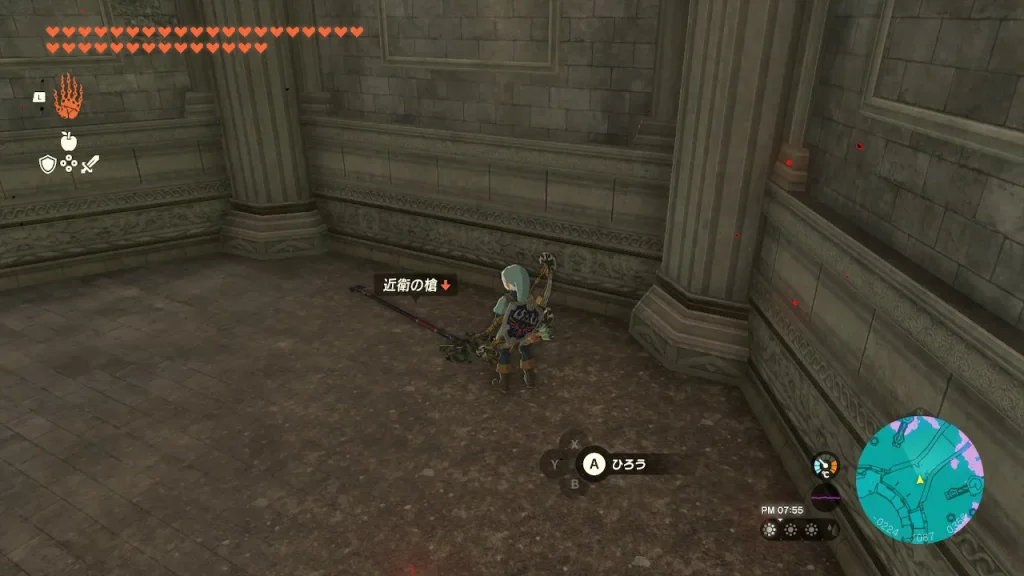The image size is (1024, 576).
Task: Open the sword weapon quick-select icon
Action: [x=90, y=164]
